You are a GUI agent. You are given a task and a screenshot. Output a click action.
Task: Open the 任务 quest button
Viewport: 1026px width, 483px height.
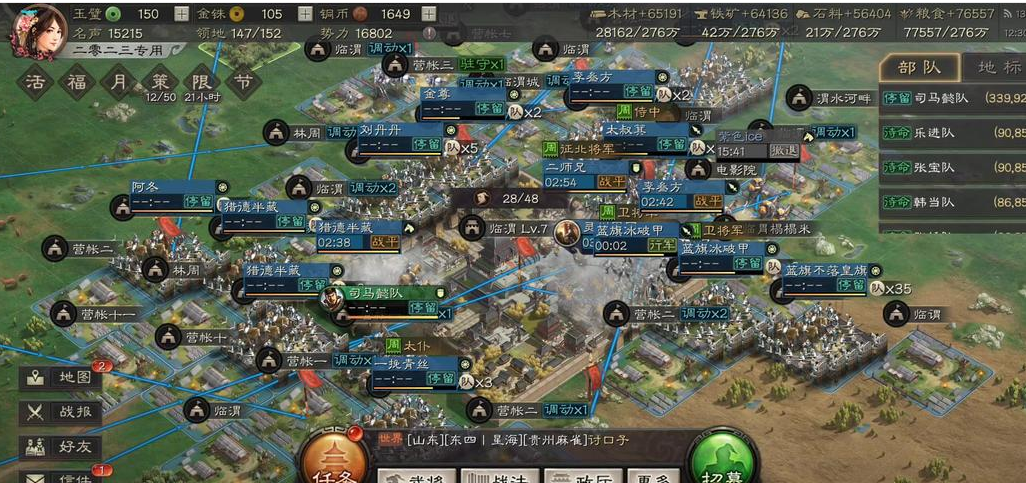click(336, 462)
